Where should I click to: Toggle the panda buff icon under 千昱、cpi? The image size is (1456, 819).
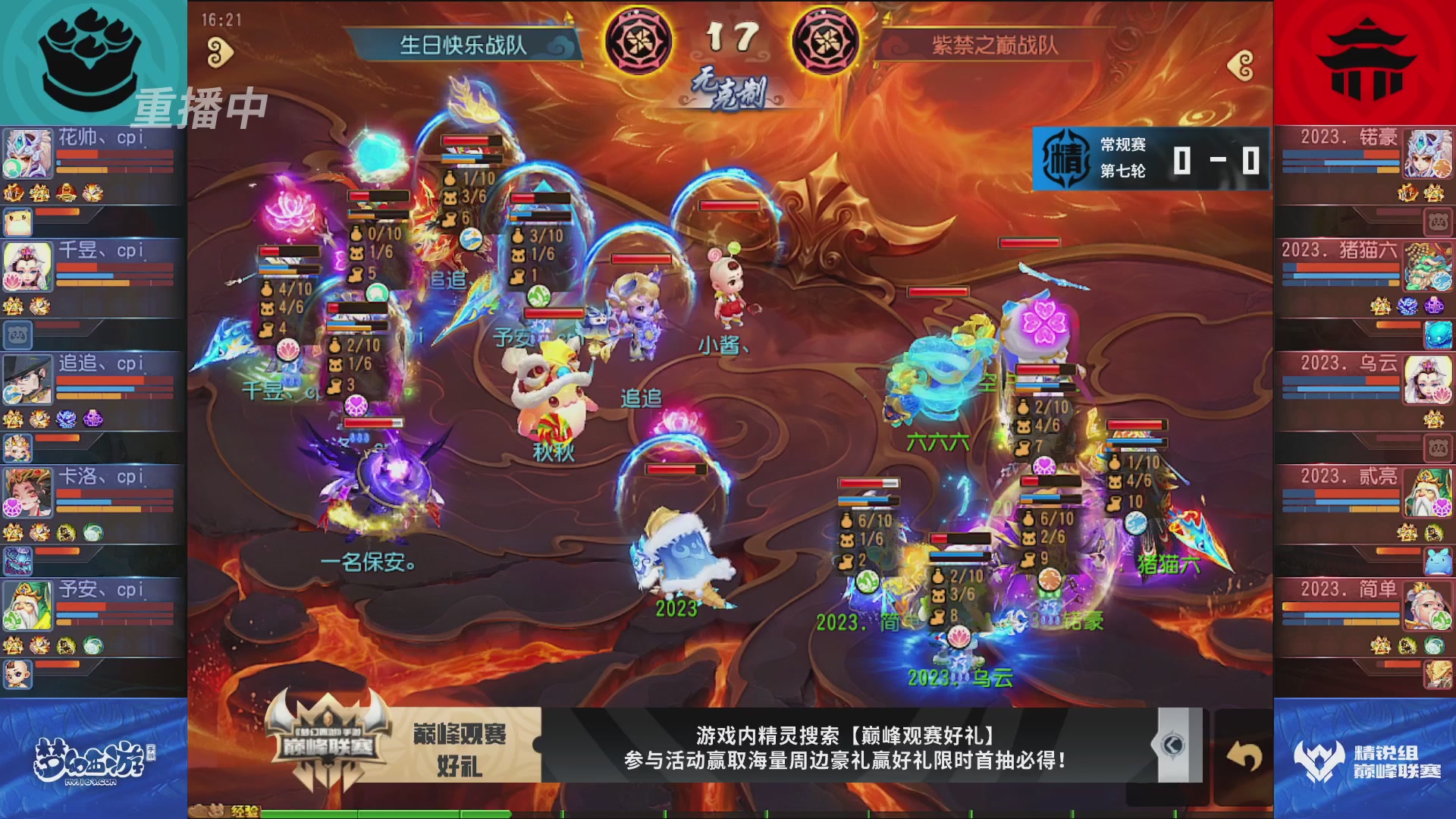[x=17, y=334]
